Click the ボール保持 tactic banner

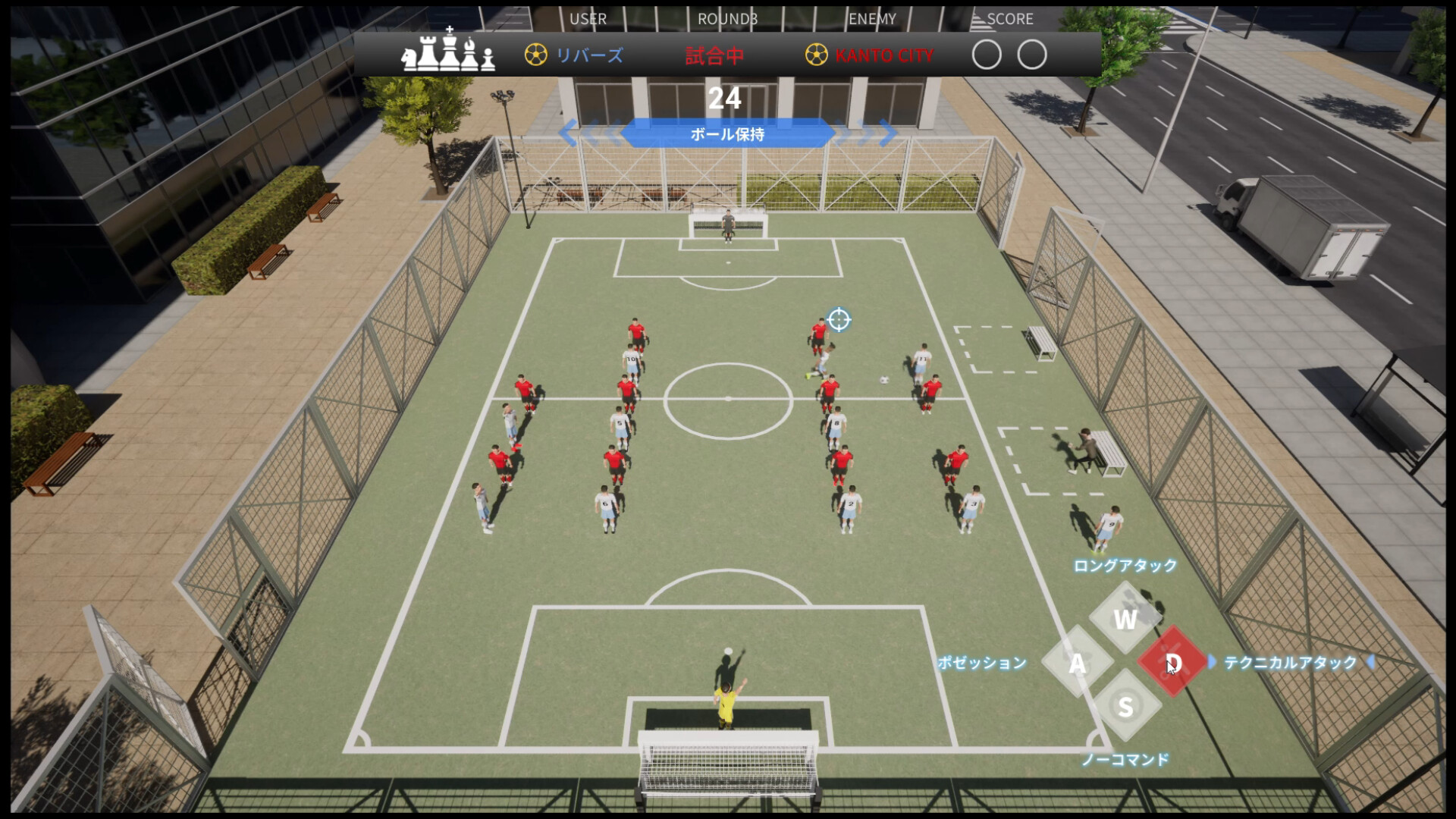tap(726, 134)
